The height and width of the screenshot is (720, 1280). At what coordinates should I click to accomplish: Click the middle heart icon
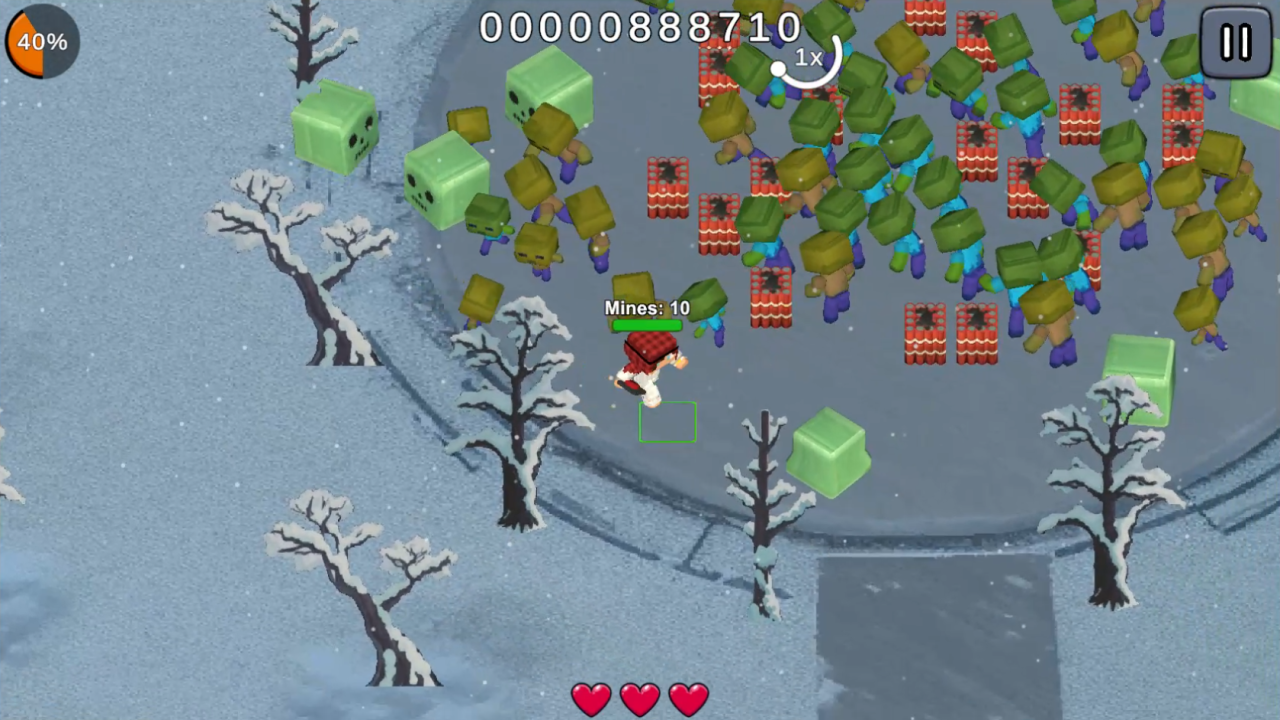click(639, 698)
